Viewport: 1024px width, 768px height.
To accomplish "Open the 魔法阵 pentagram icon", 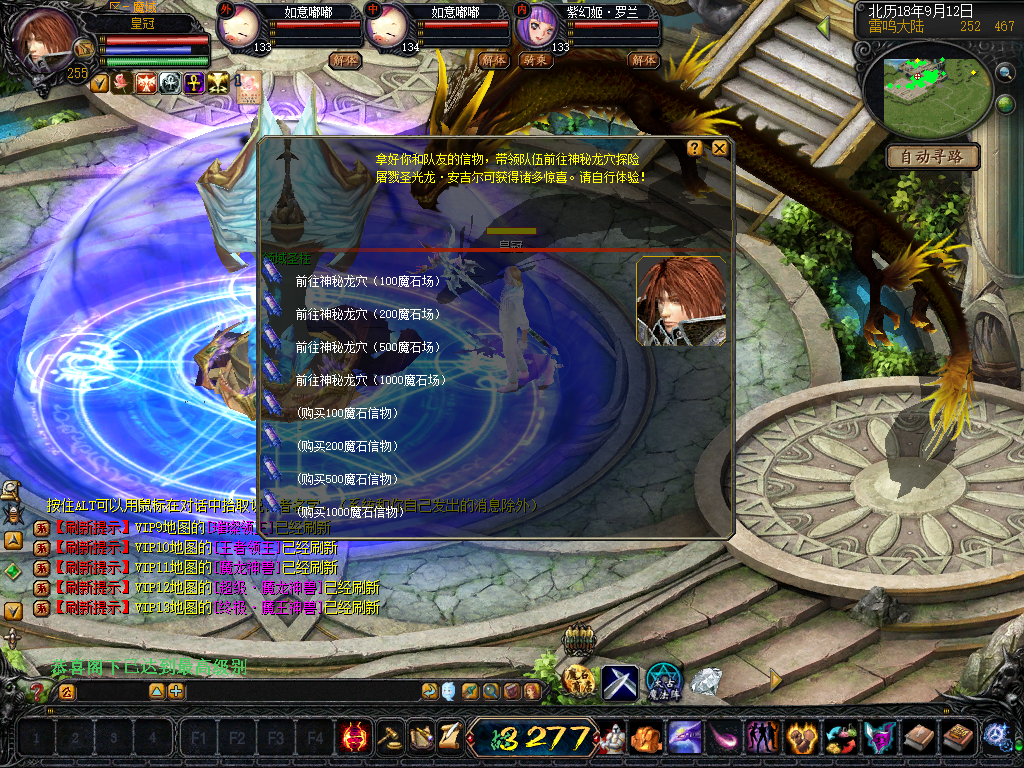I will pyautogui.click(x=663, y=682).
